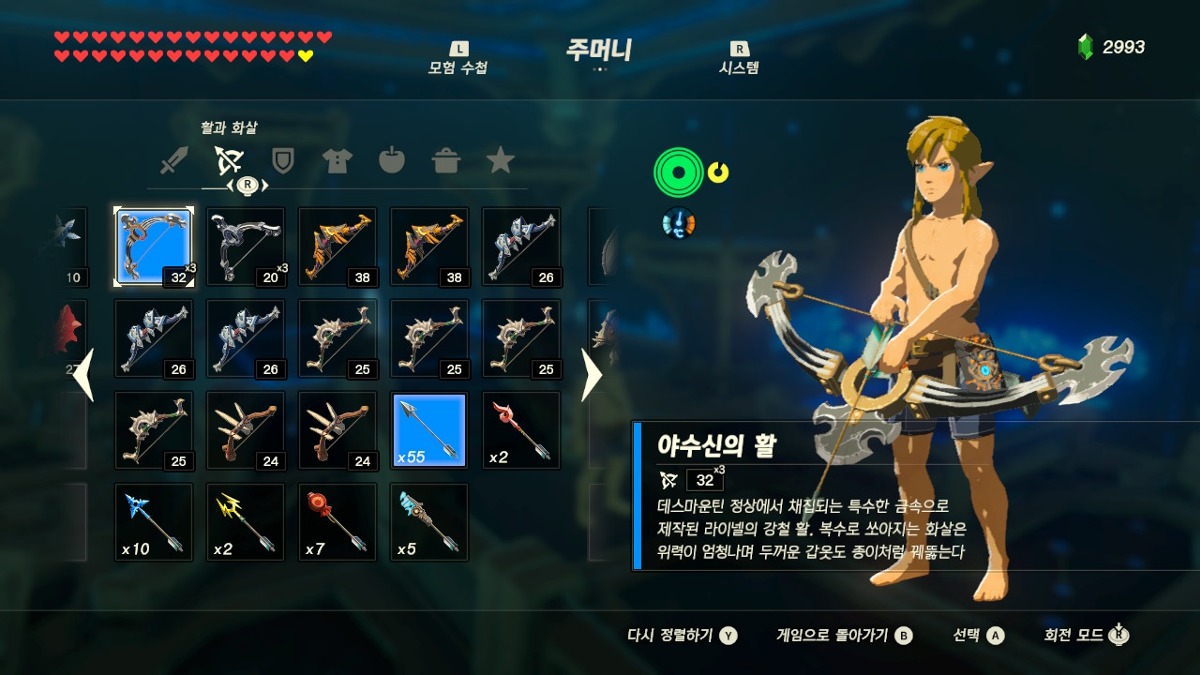Go to the next inventory page arrow

coord(592,375)
